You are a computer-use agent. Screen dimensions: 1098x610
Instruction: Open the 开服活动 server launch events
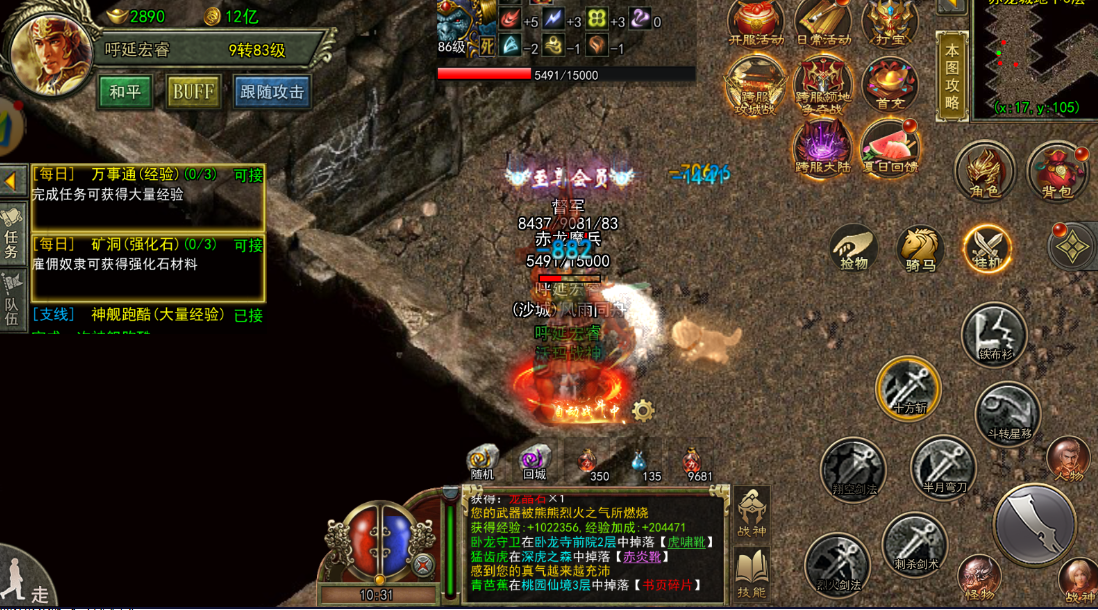(x=756, y=23)
